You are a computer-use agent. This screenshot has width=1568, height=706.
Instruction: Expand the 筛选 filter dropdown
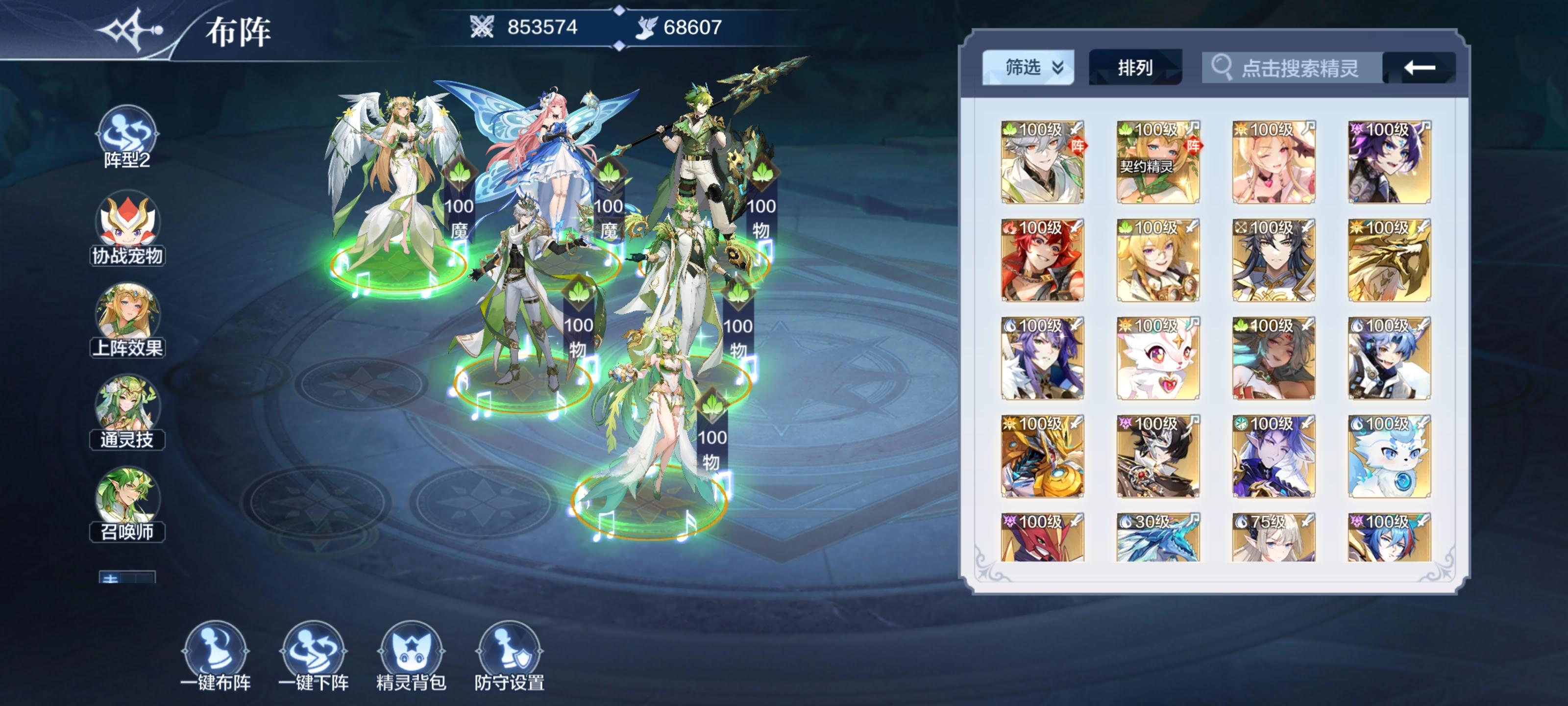[x=1027, y=68]
